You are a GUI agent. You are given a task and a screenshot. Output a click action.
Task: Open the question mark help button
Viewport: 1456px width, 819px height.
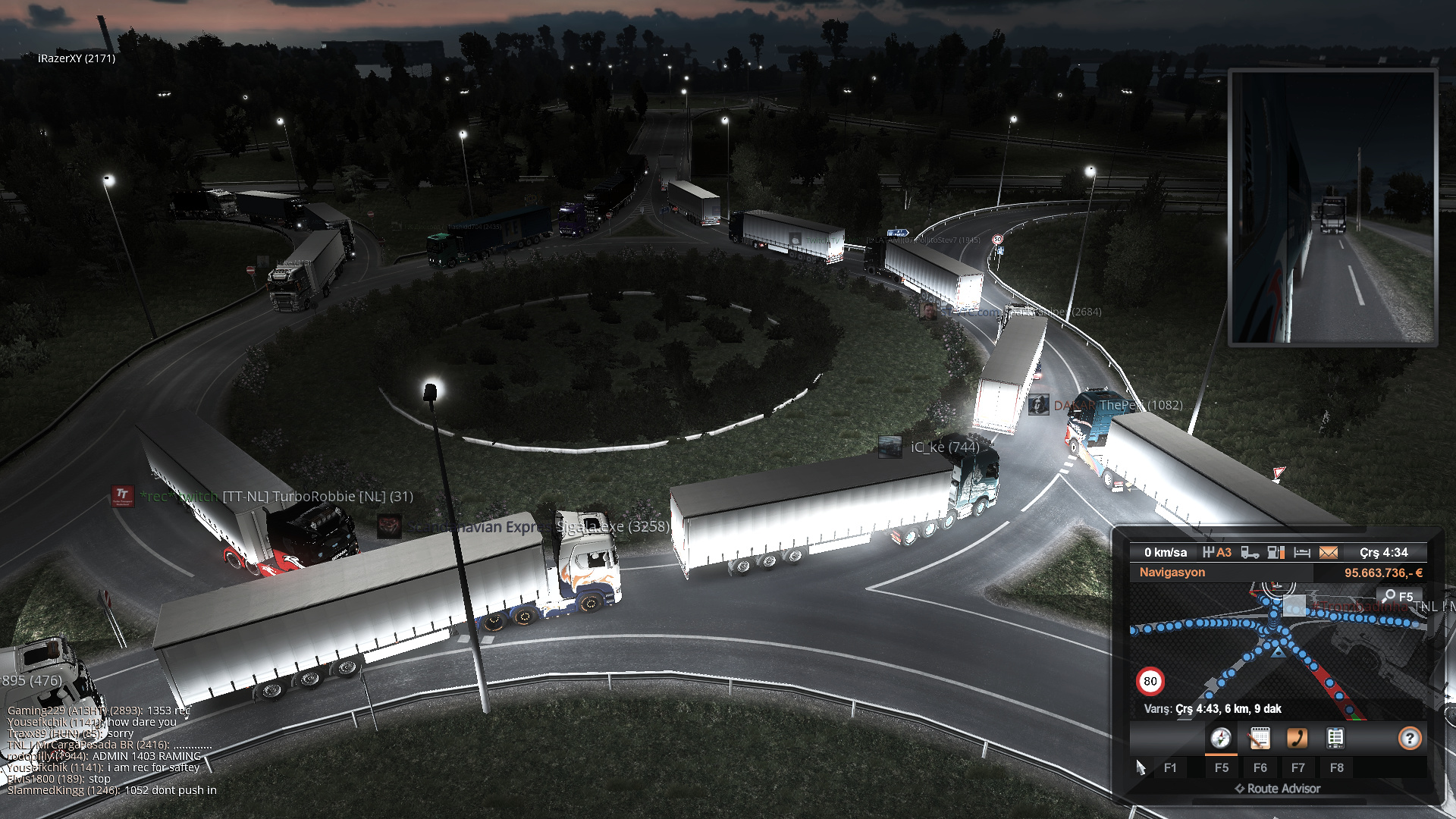(x=1409, y=738)
